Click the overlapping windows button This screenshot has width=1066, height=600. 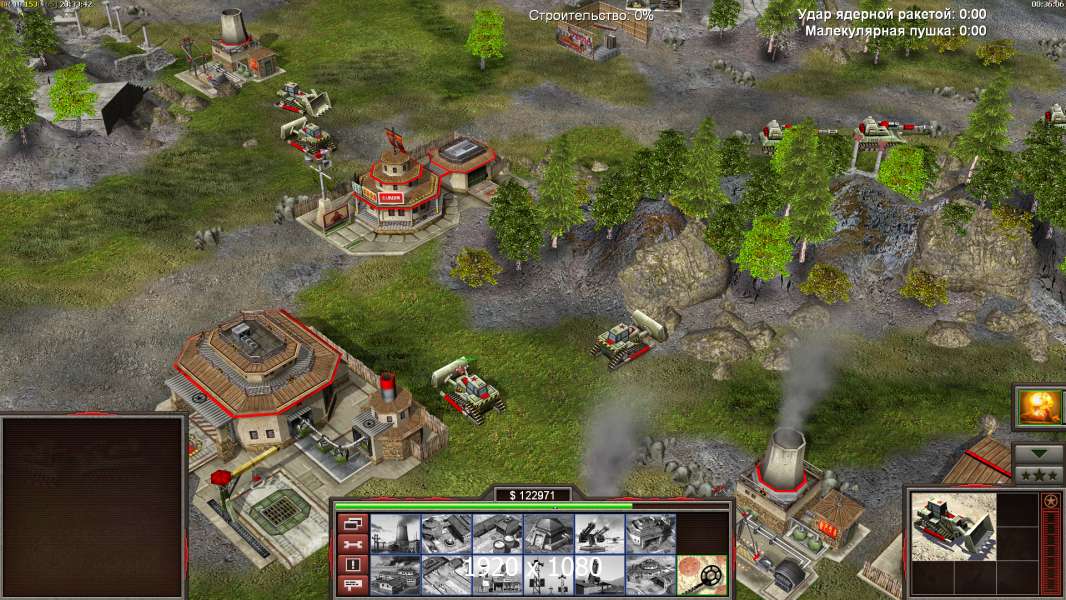[x=351, y=522]
